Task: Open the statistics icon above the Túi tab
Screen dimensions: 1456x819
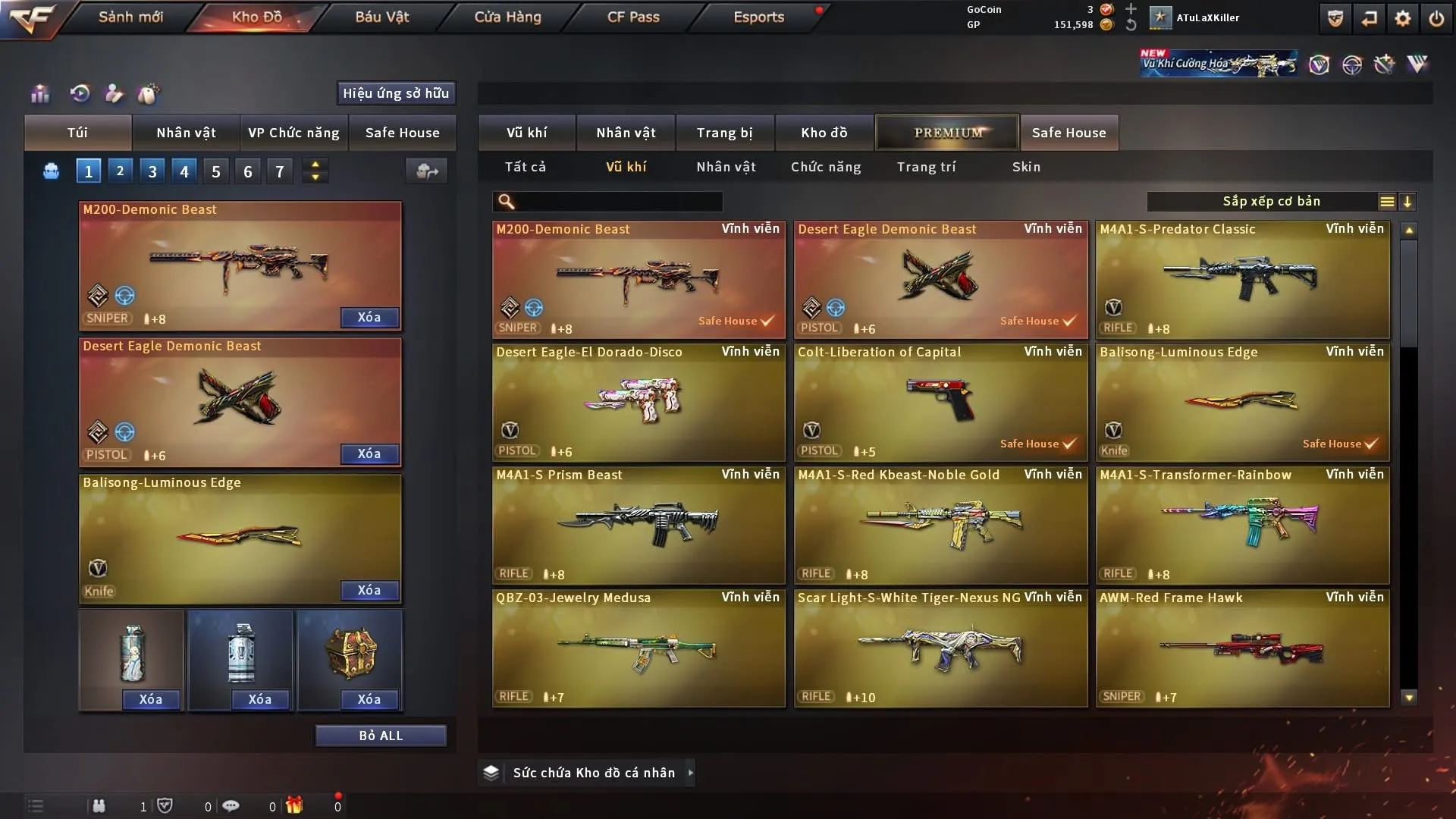Action: click(x=39, y=93)
